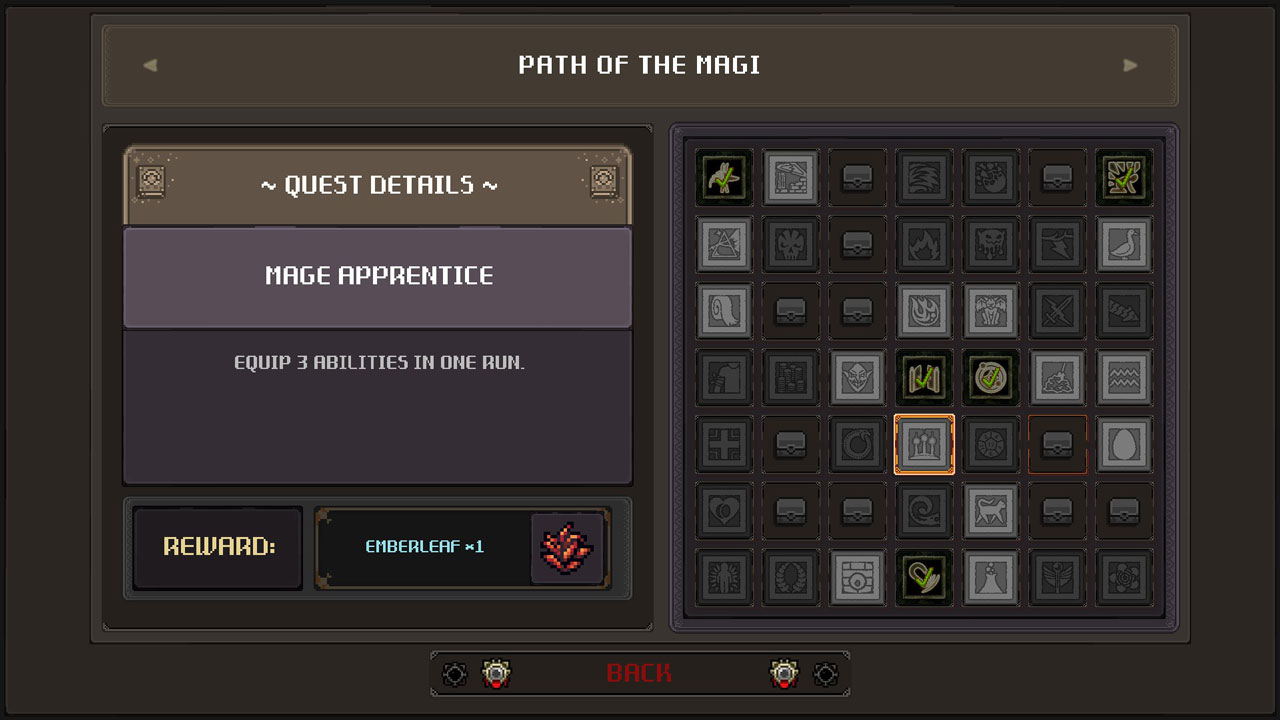Select the highlighted Mage Apprentice quest tile

pos(924,444)
